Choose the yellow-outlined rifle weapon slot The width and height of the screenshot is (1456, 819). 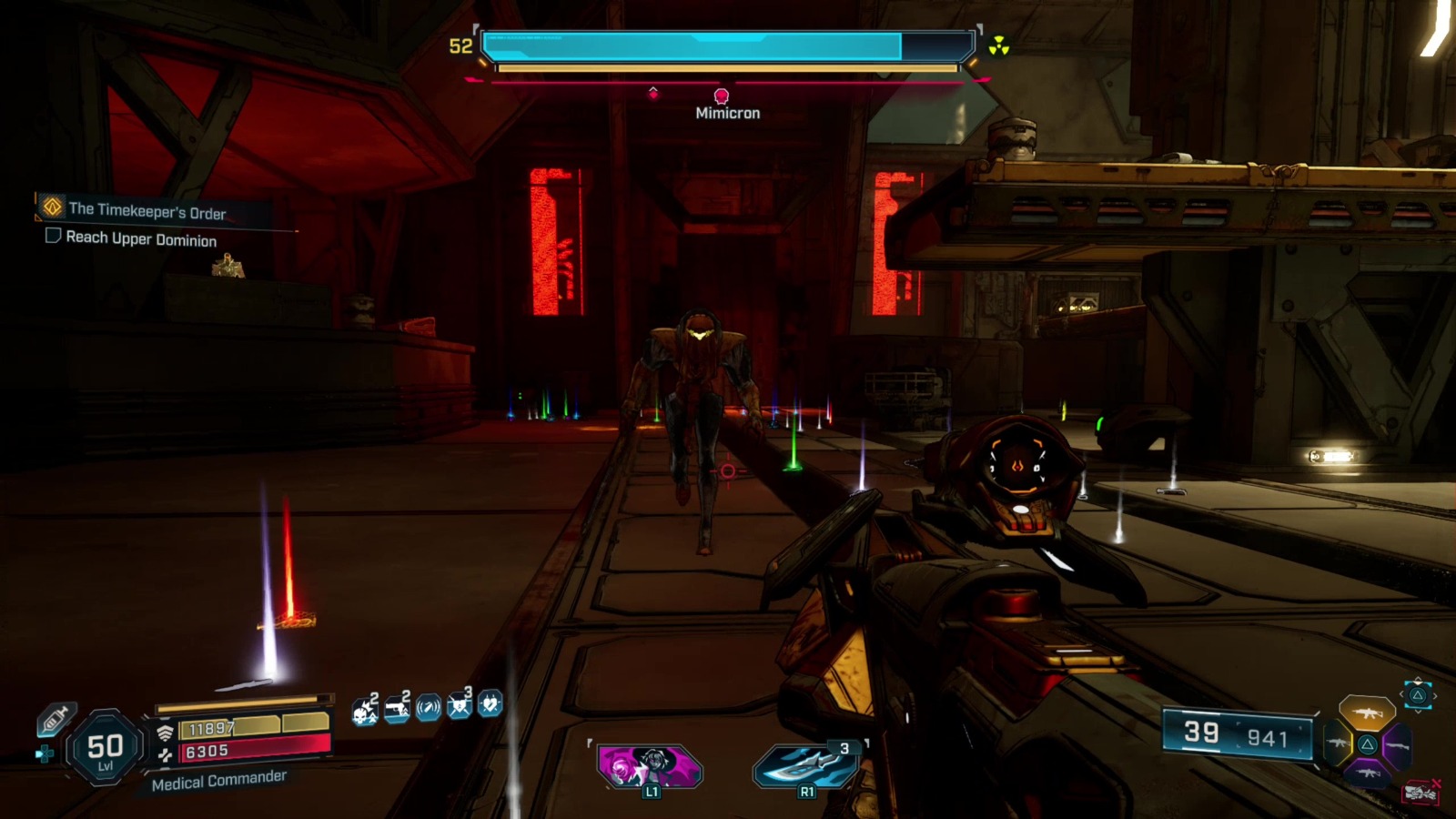1336,743
